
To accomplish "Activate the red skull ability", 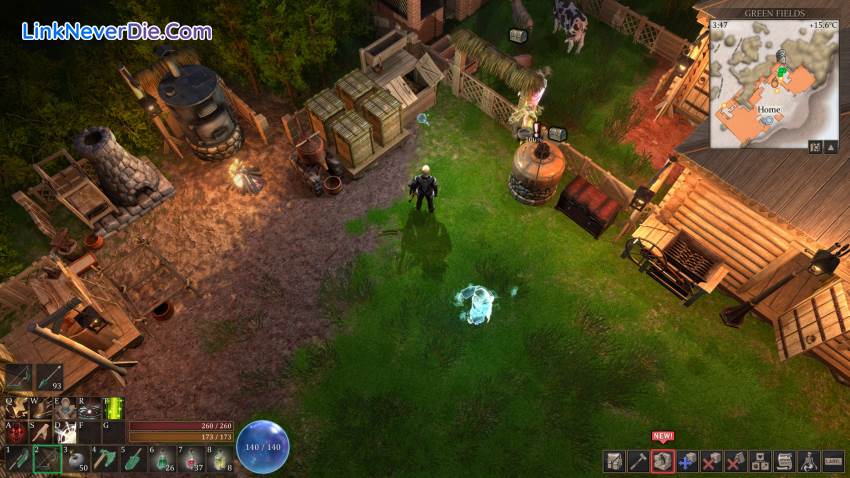I will click(x=17, y=432).
